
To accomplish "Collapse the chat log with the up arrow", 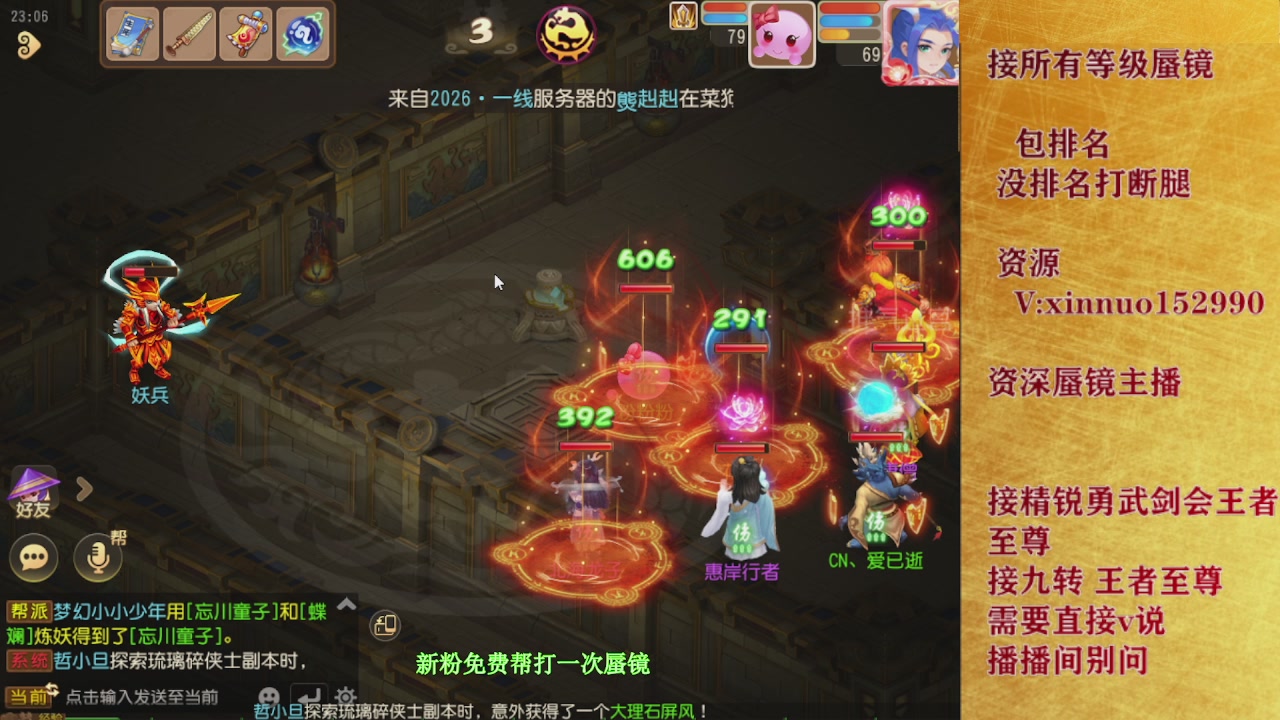I will 345,605.
